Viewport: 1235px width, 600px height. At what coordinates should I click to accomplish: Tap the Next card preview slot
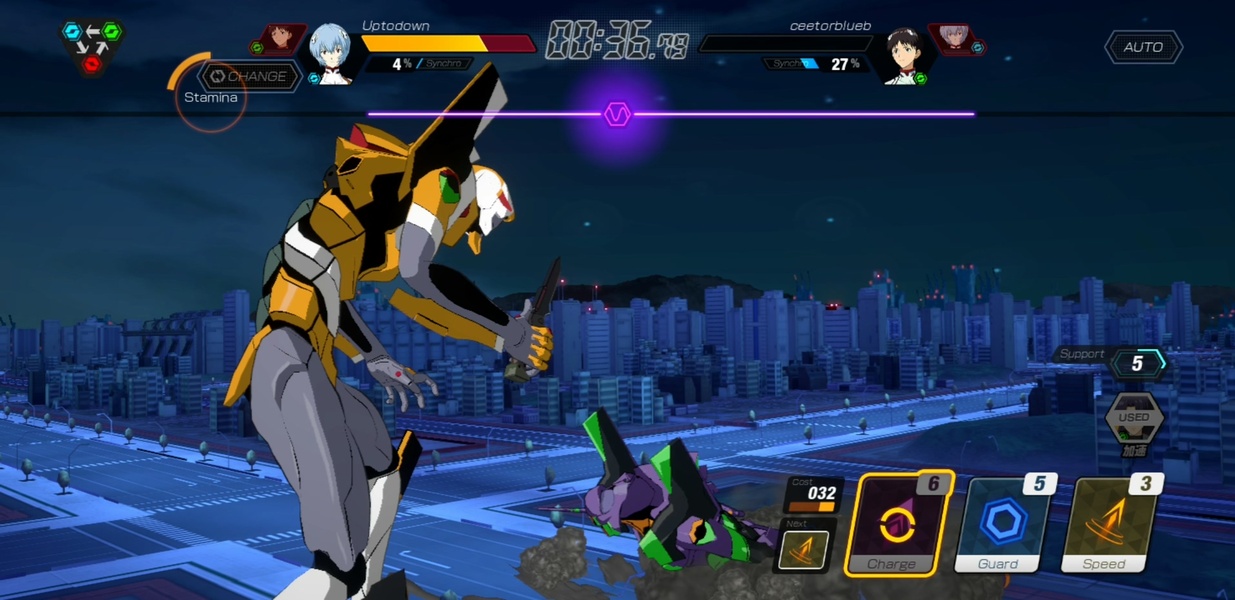[804, 546]
